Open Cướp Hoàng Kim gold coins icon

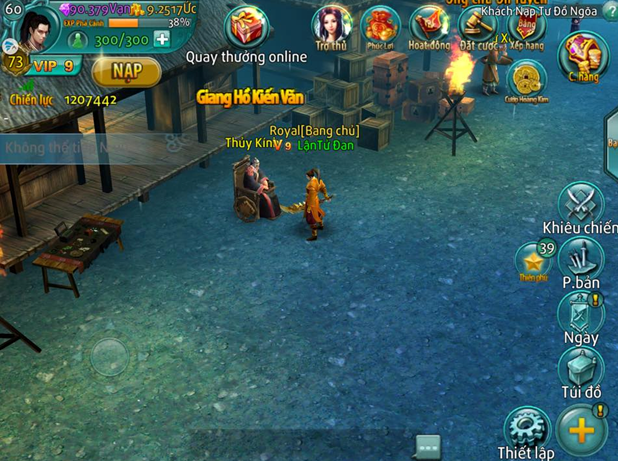(526, 80)
